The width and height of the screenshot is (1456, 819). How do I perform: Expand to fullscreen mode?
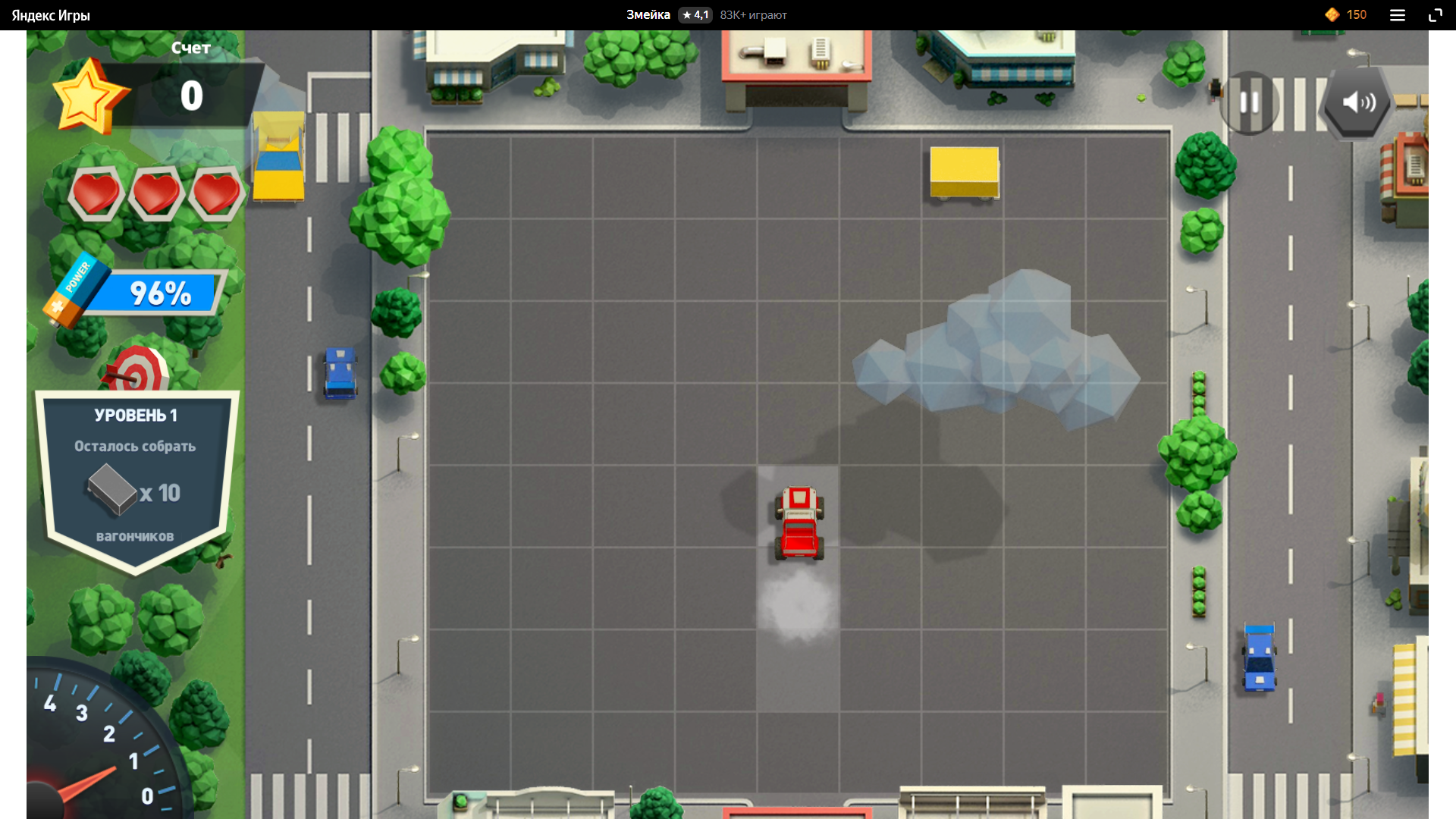tap(1436, 14)
